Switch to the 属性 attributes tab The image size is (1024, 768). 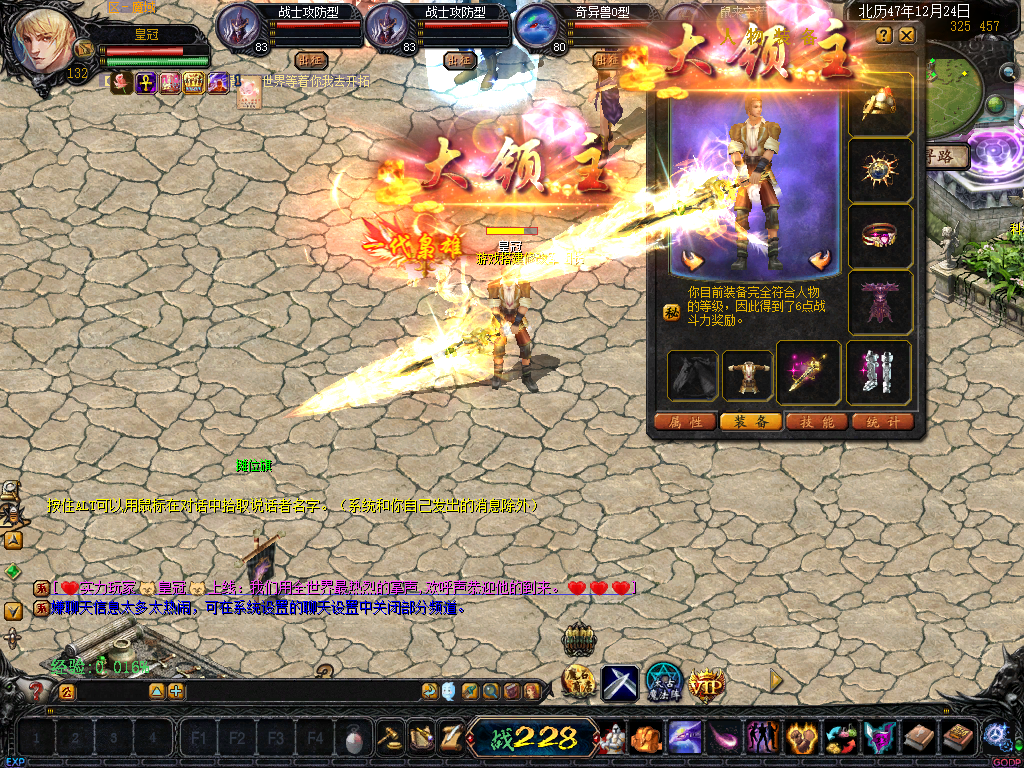pyautogui.click(x=685, y=422)
